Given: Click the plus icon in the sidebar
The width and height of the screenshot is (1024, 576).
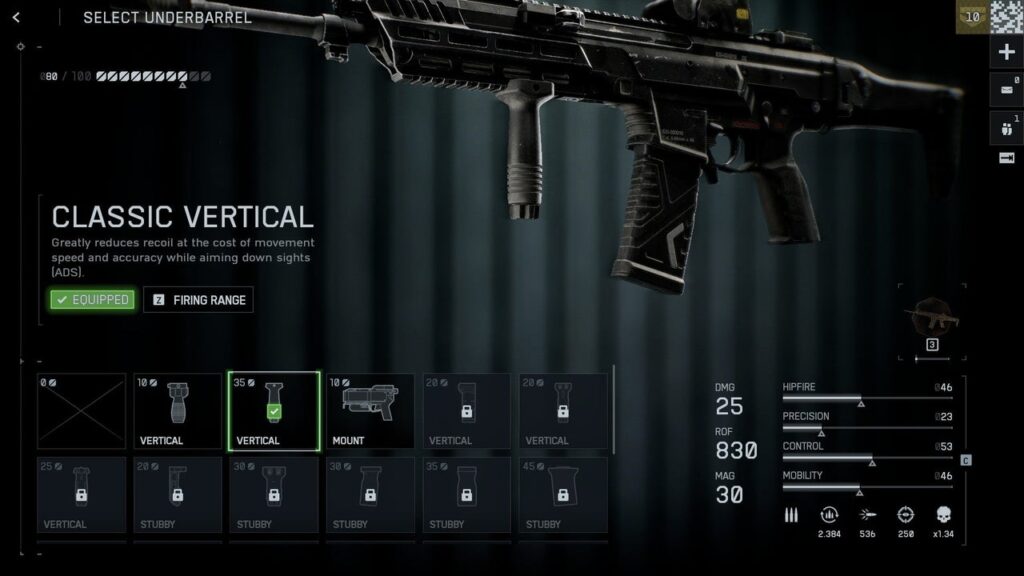Looking at the screenshot, I should pos(1006,53).
